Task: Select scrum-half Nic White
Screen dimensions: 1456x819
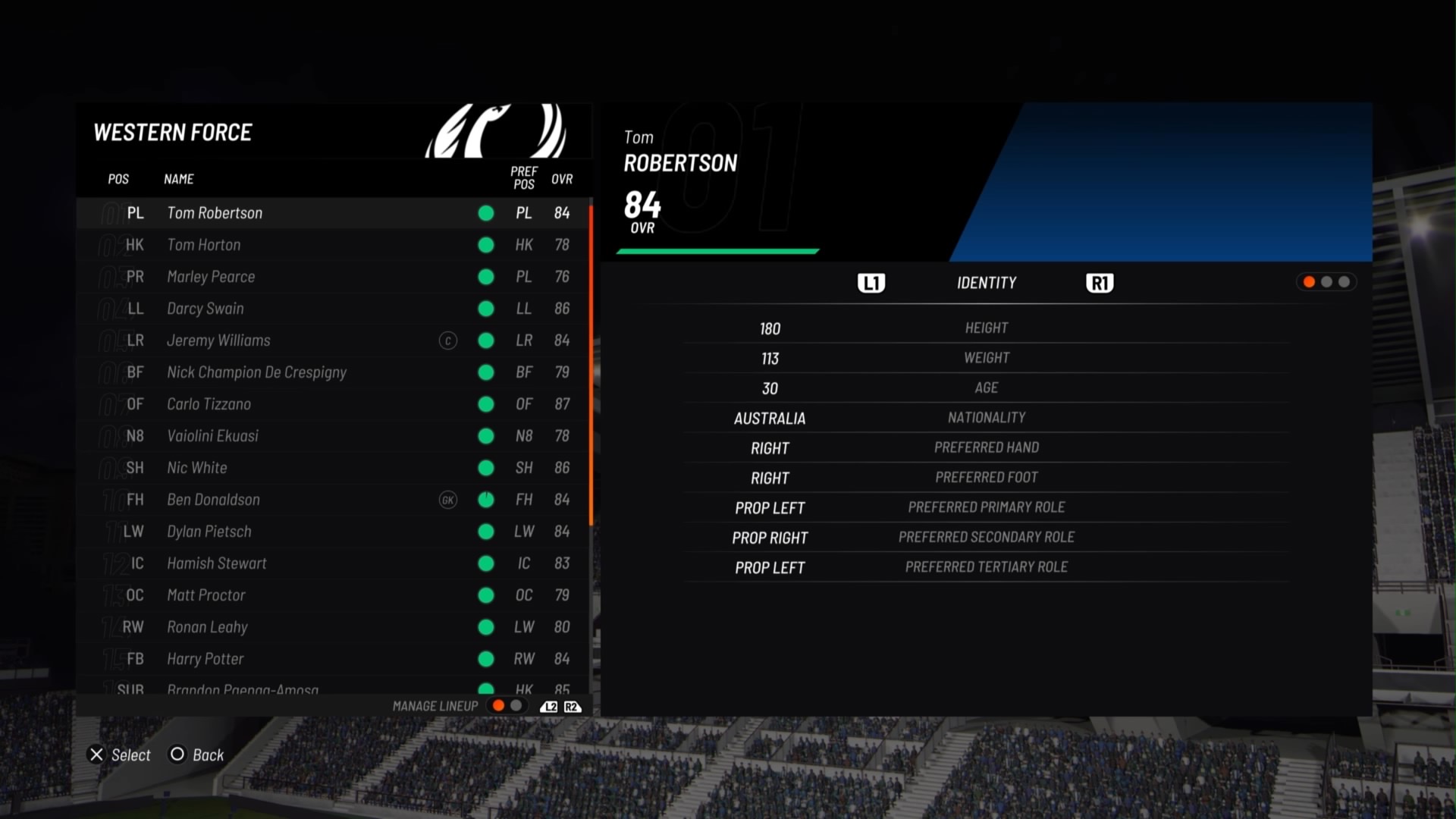Action: 197,468
